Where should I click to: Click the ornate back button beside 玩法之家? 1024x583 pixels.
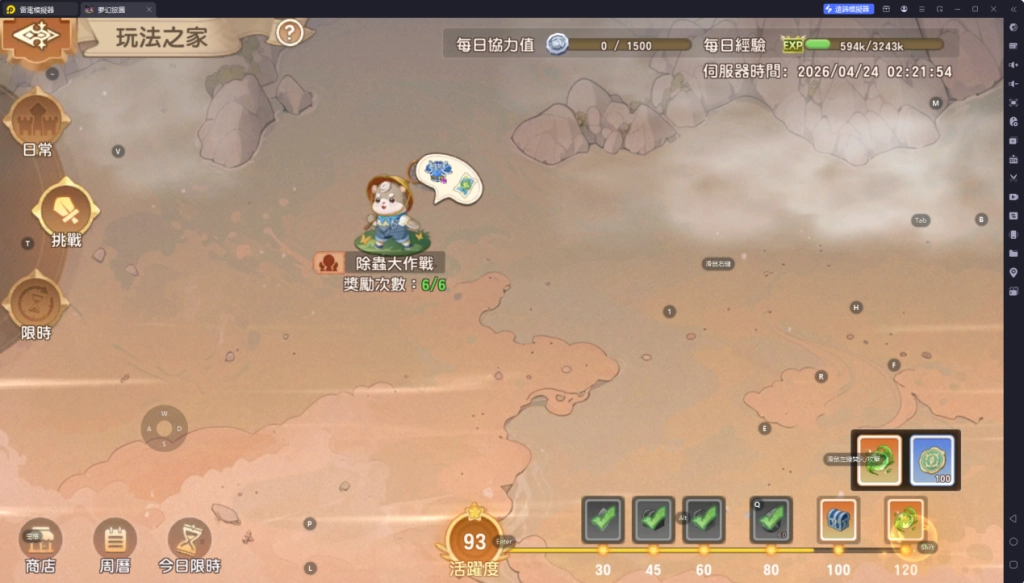coord(37,35)
